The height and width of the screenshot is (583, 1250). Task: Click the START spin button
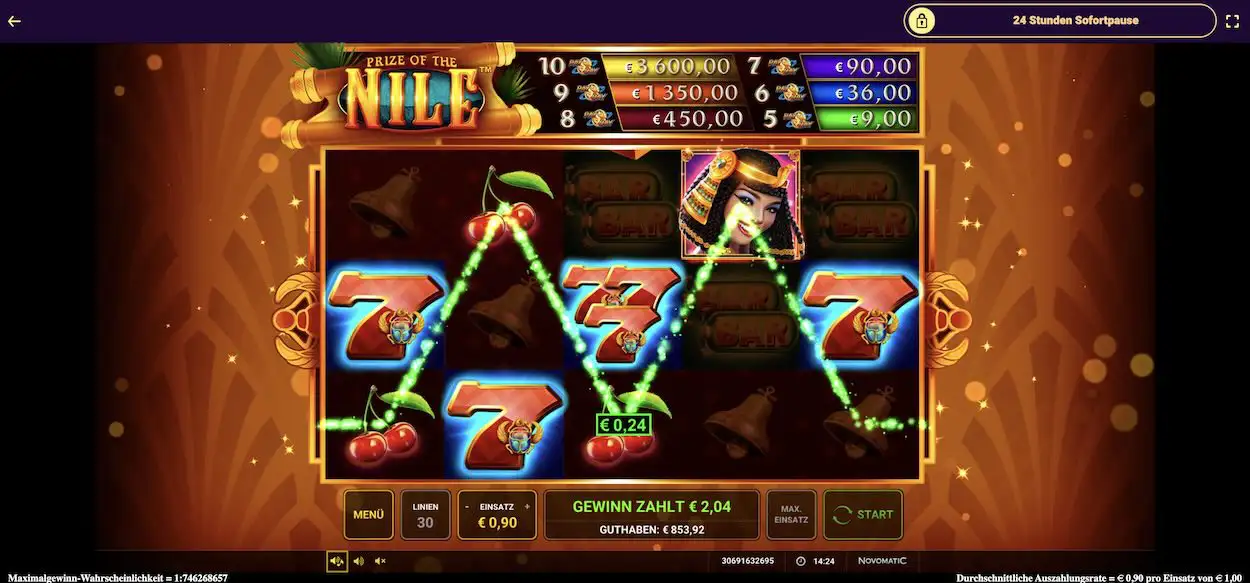863,515
